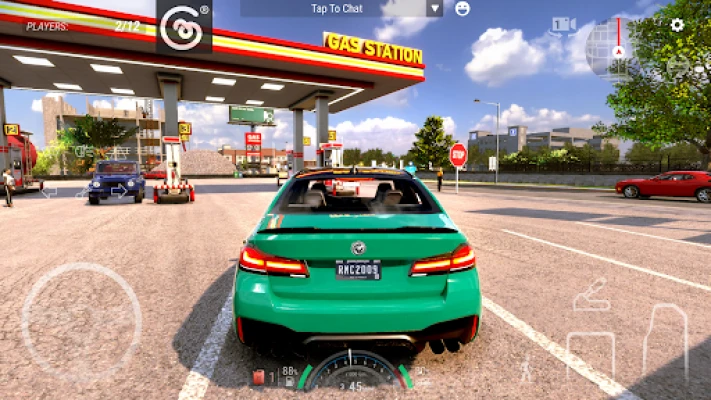Tap the red fuel canister icon
This screenshot has width=711, height=400.
click(x=259, y=377)
